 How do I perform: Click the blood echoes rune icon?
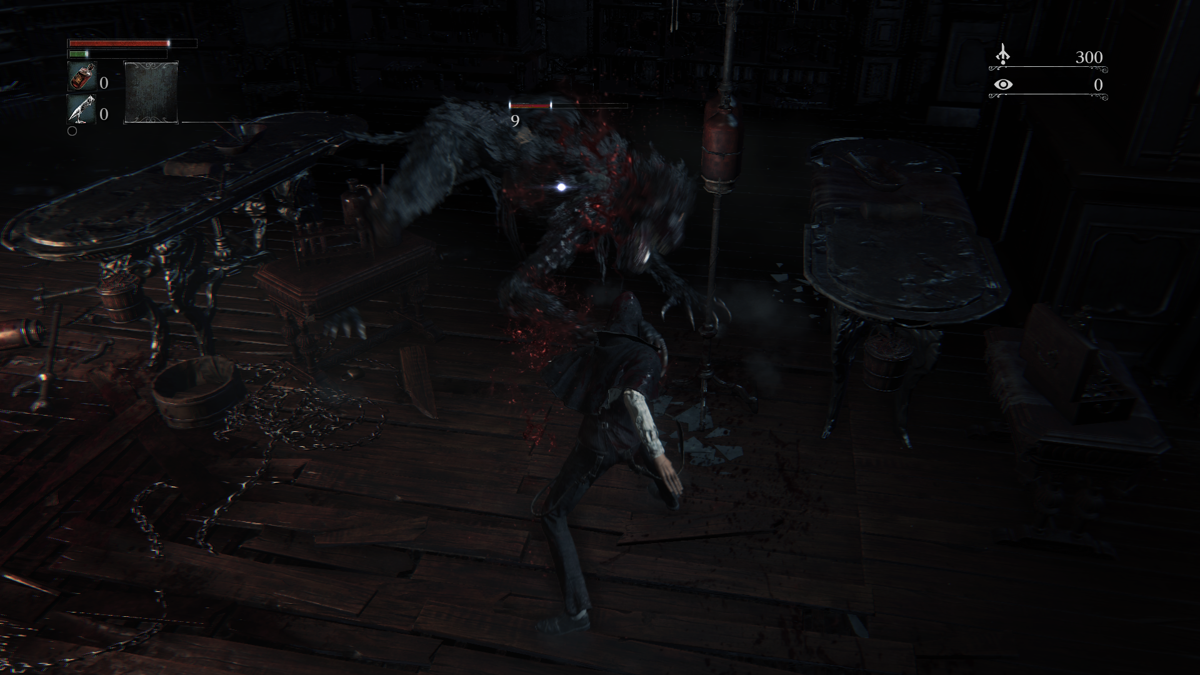coord(1003,56)
